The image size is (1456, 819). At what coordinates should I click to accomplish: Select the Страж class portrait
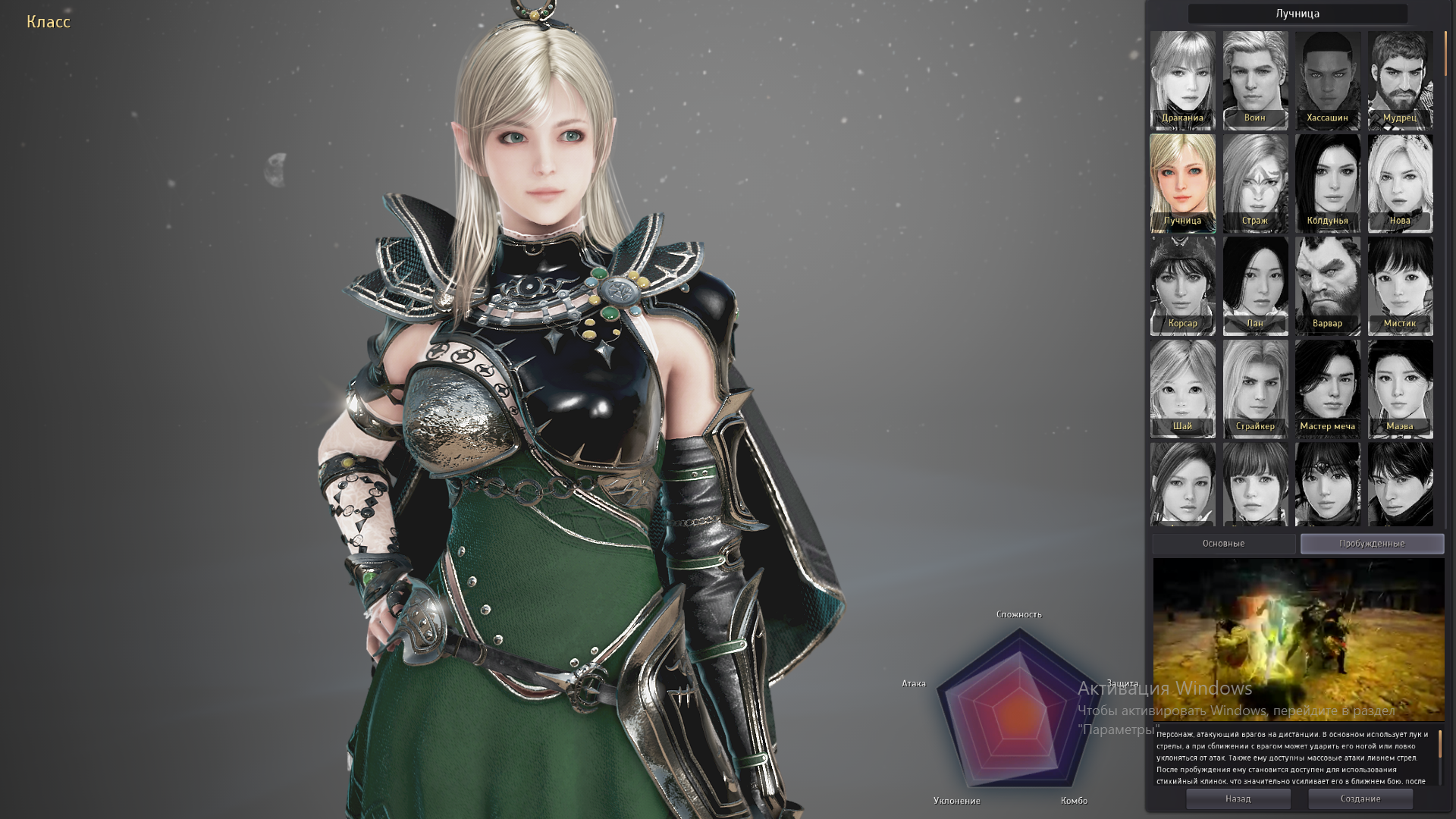point(1255,182)
